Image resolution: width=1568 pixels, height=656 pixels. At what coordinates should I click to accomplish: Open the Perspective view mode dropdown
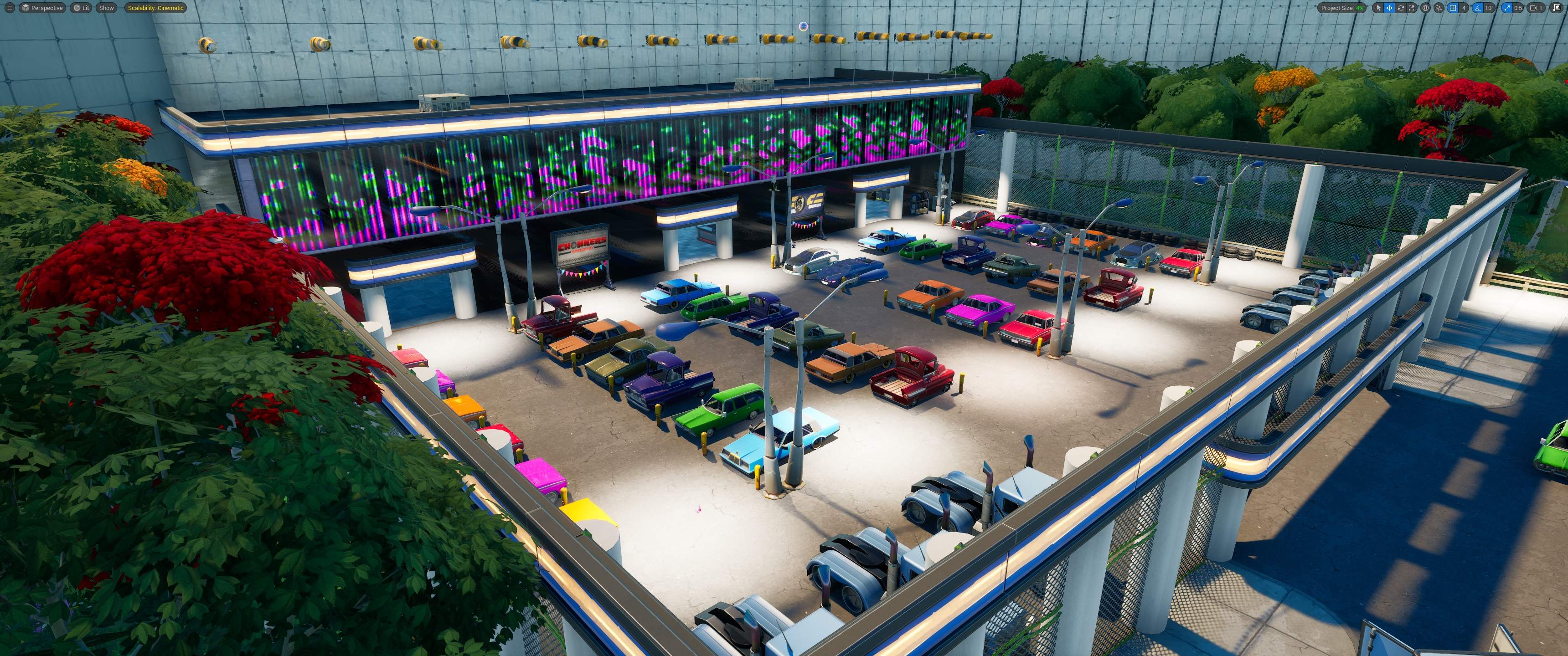tap(42, 8)
